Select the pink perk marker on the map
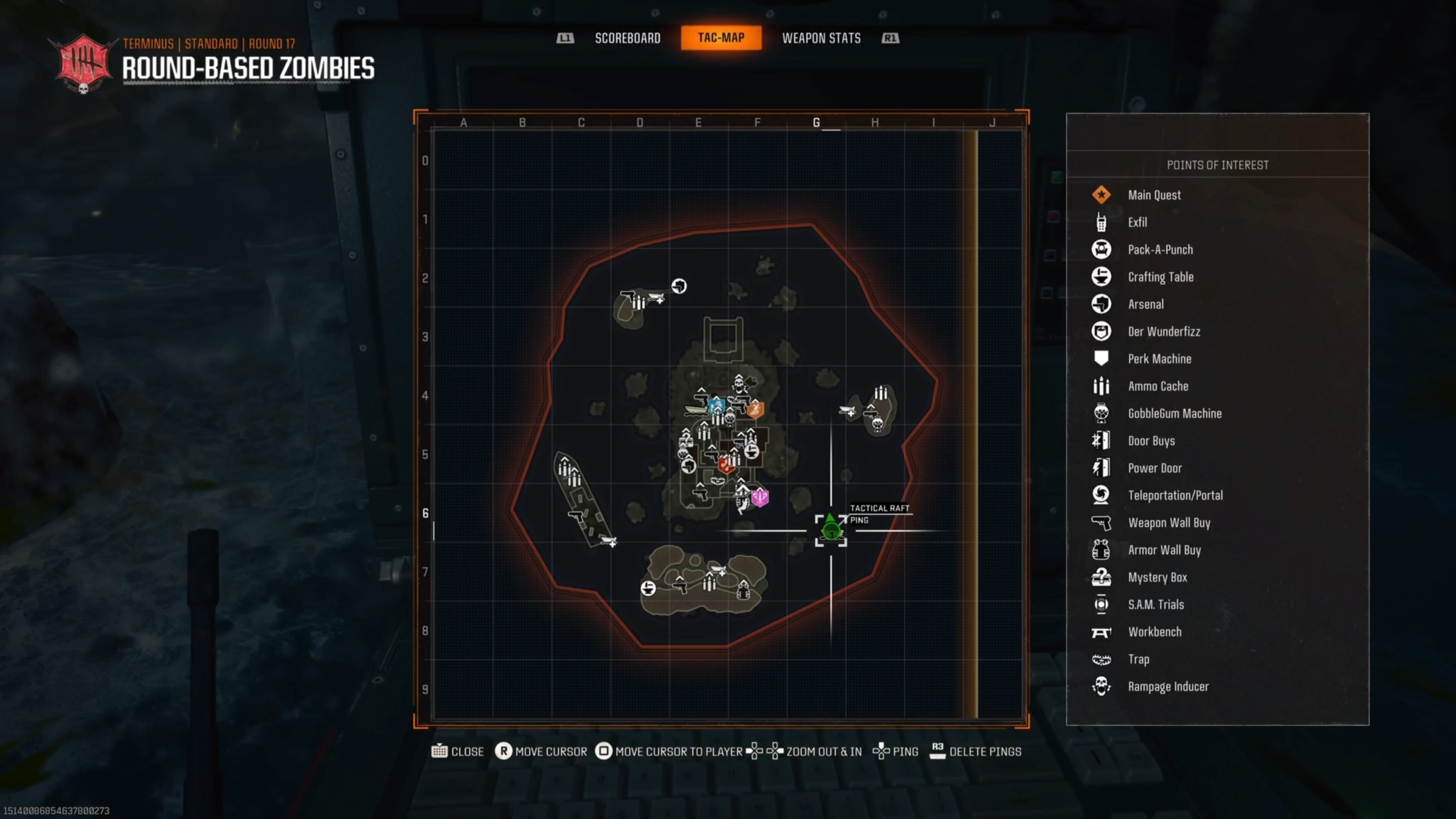The width and height of the screenshot is (1456, 819). pos(760,497)
